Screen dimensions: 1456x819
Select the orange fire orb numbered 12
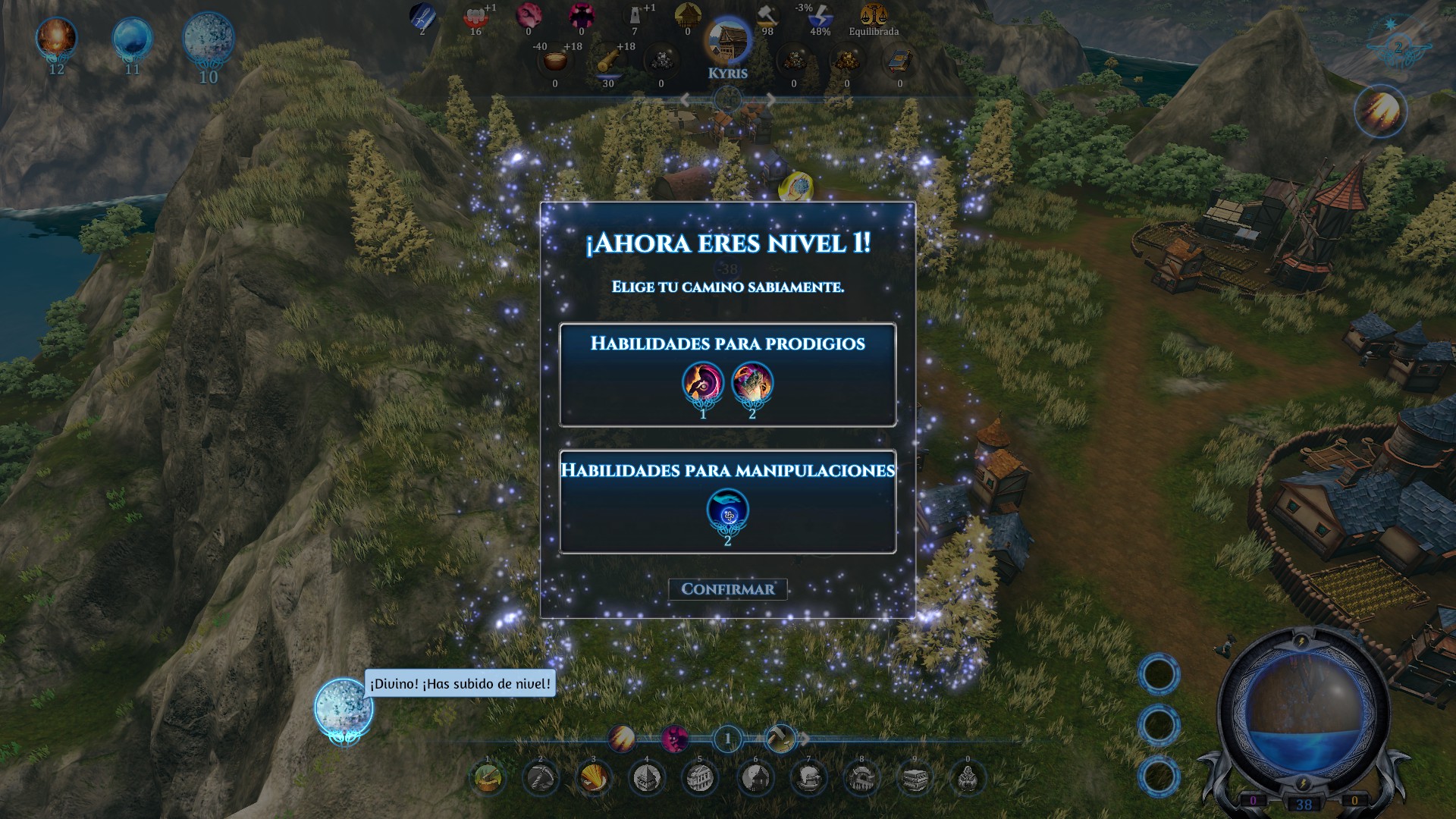click(56, 38)
